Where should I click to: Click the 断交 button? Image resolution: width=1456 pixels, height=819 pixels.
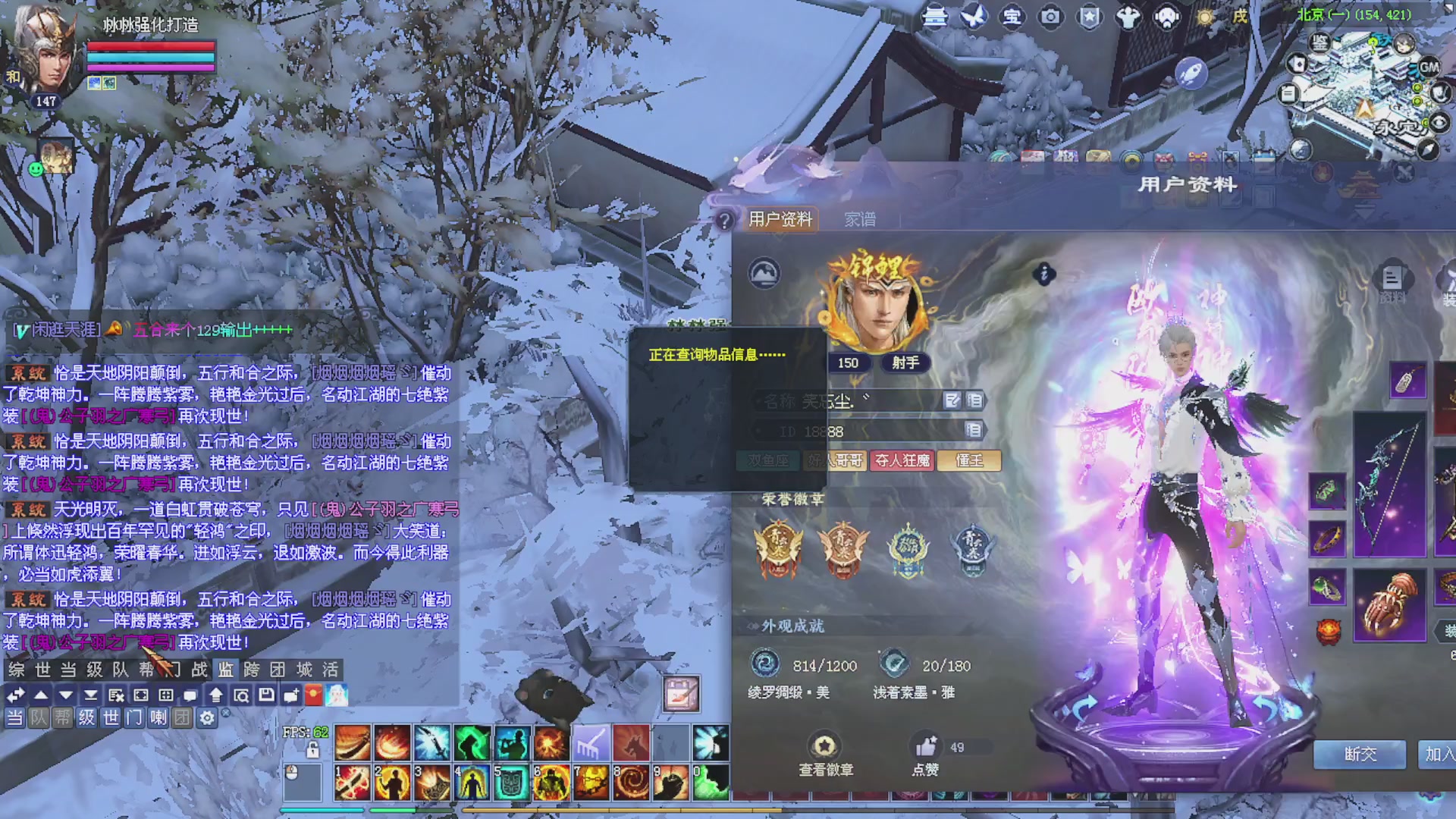pyautogui.click(x=1360, y=754)
